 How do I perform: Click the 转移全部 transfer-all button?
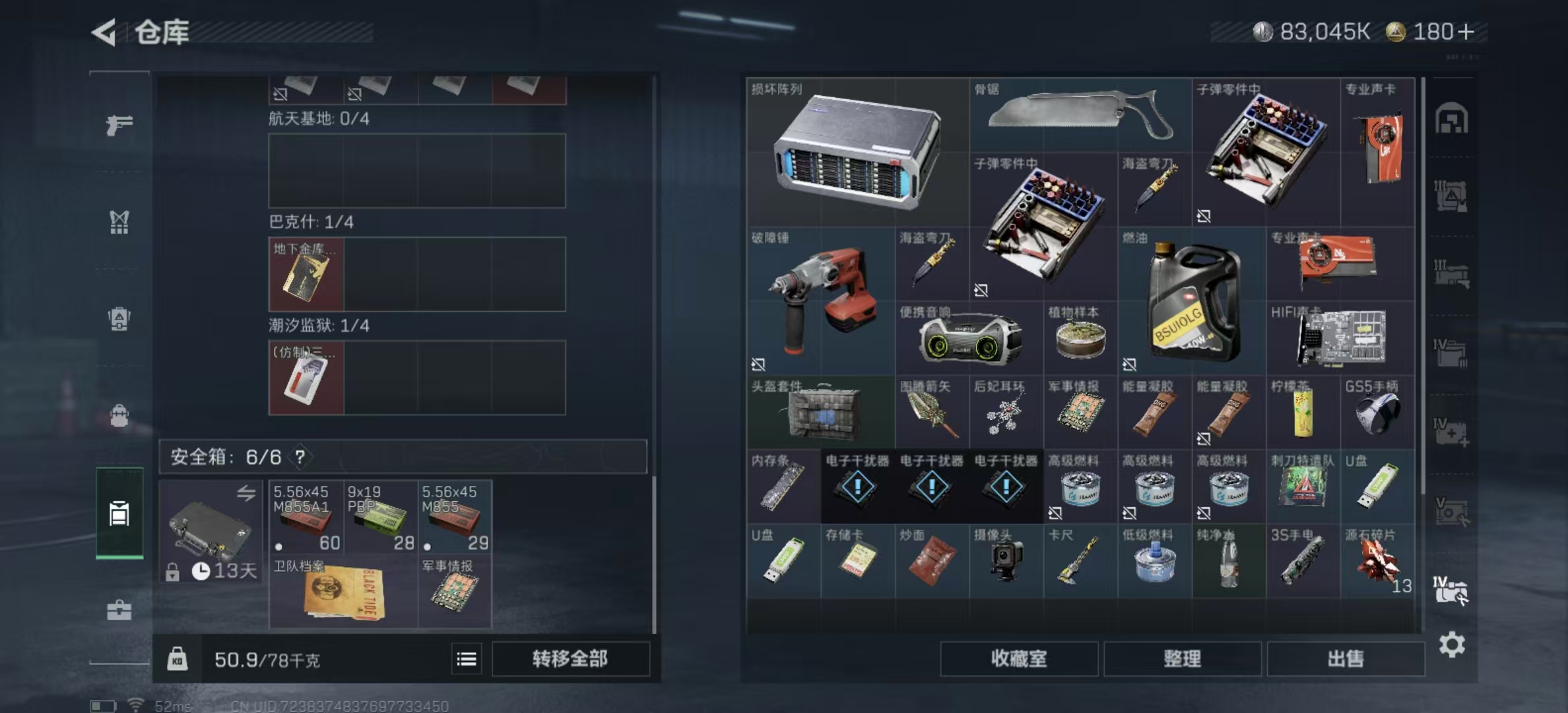click(570, 659)
